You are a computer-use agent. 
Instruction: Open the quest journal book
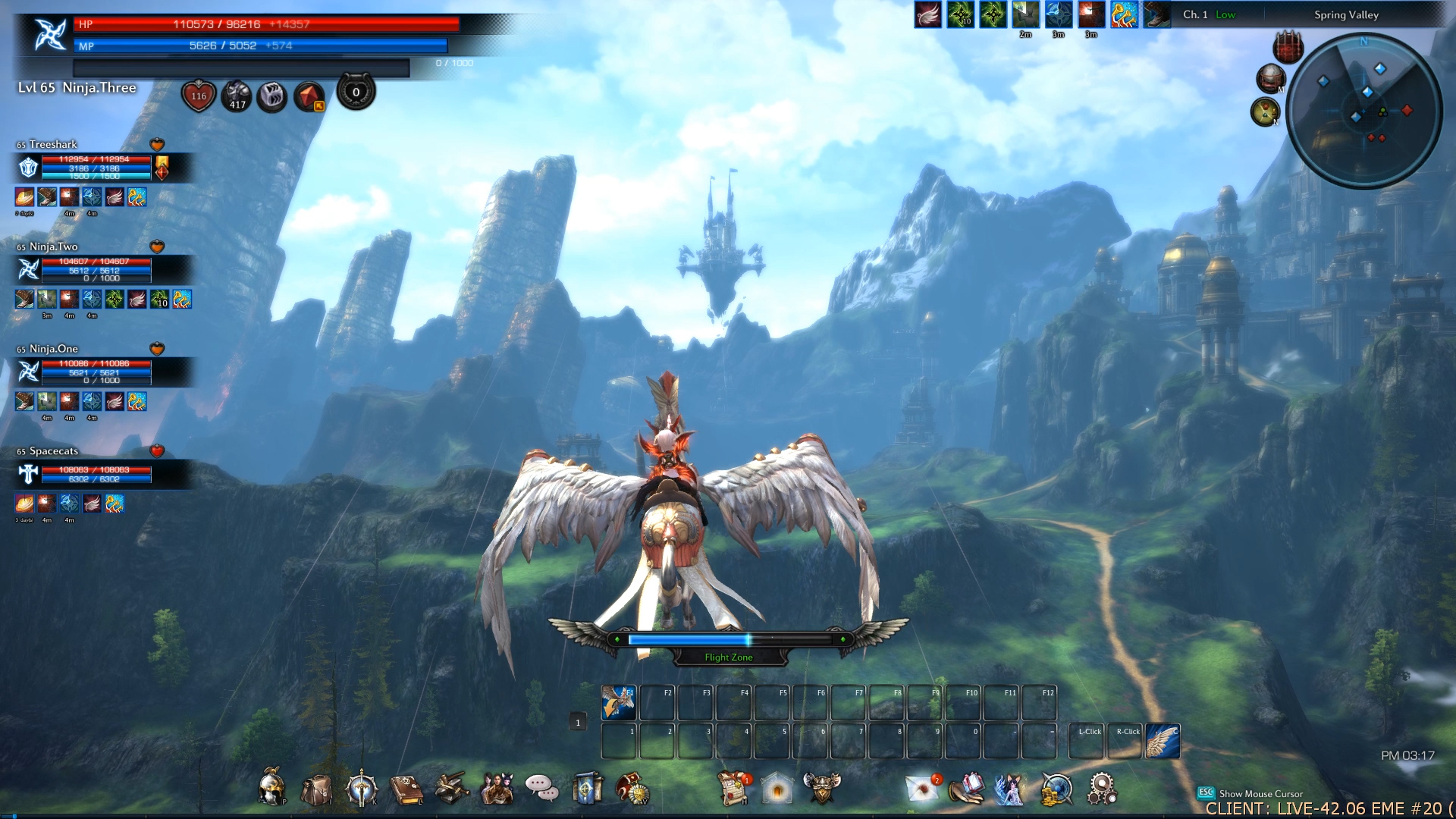(x=406, y=789)
